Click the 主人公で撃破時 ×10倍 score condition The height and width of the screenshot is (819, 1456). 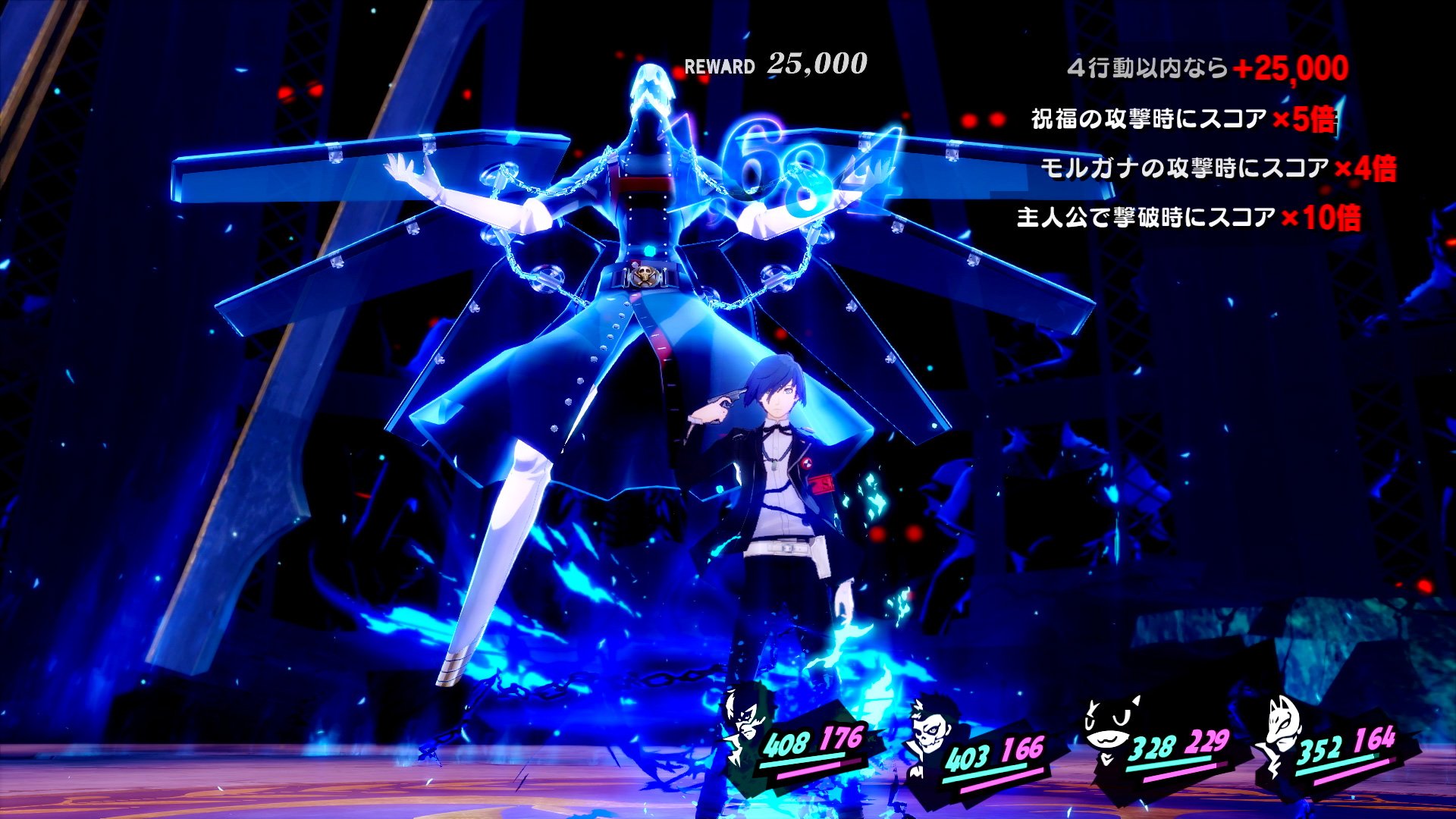pos(1188,218)
